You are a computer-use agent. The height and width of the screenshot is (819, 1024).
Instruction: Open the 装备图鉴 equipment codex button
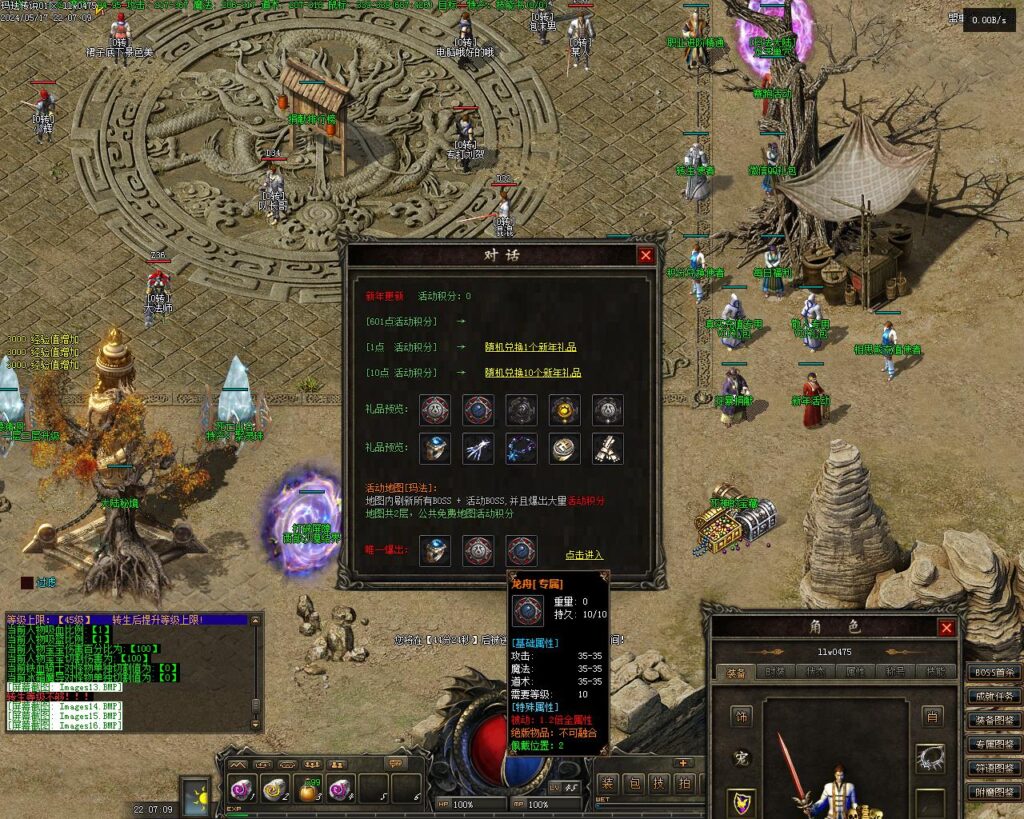[993, 720]
